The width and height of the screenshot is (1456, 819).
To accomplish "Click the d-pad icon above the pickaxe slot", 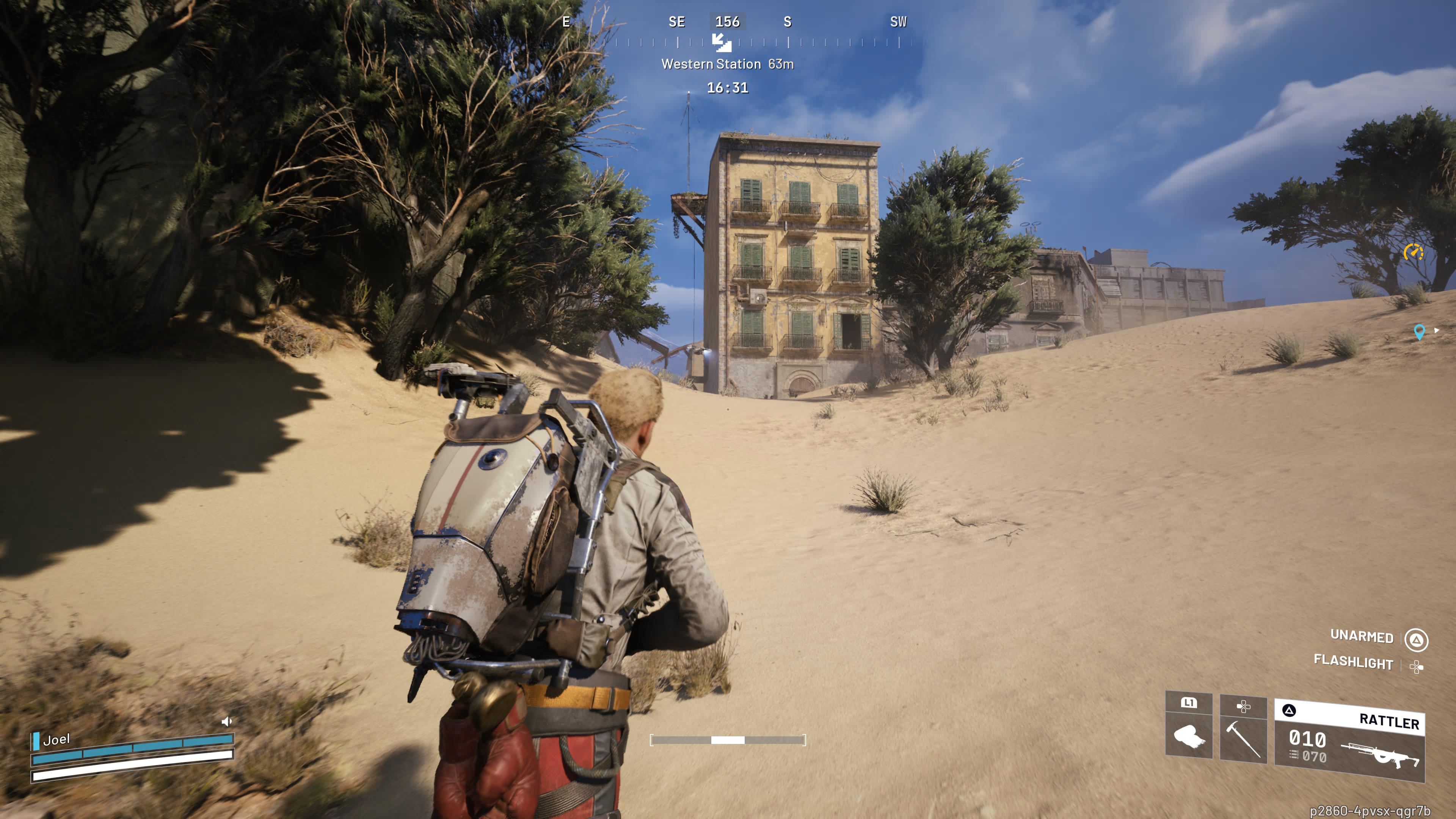I will (x=1244, y=705).
